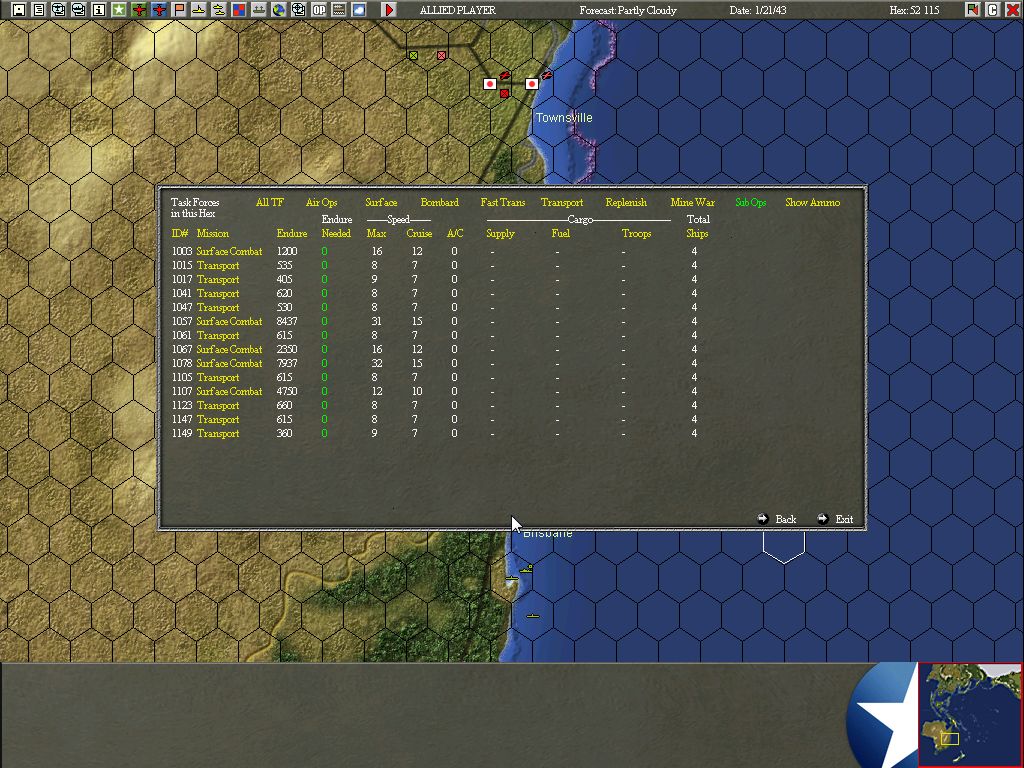Click the C button in top bar
Viewport: 1024px width, 768px height.
pyautogui.click(x=993, y=10)
